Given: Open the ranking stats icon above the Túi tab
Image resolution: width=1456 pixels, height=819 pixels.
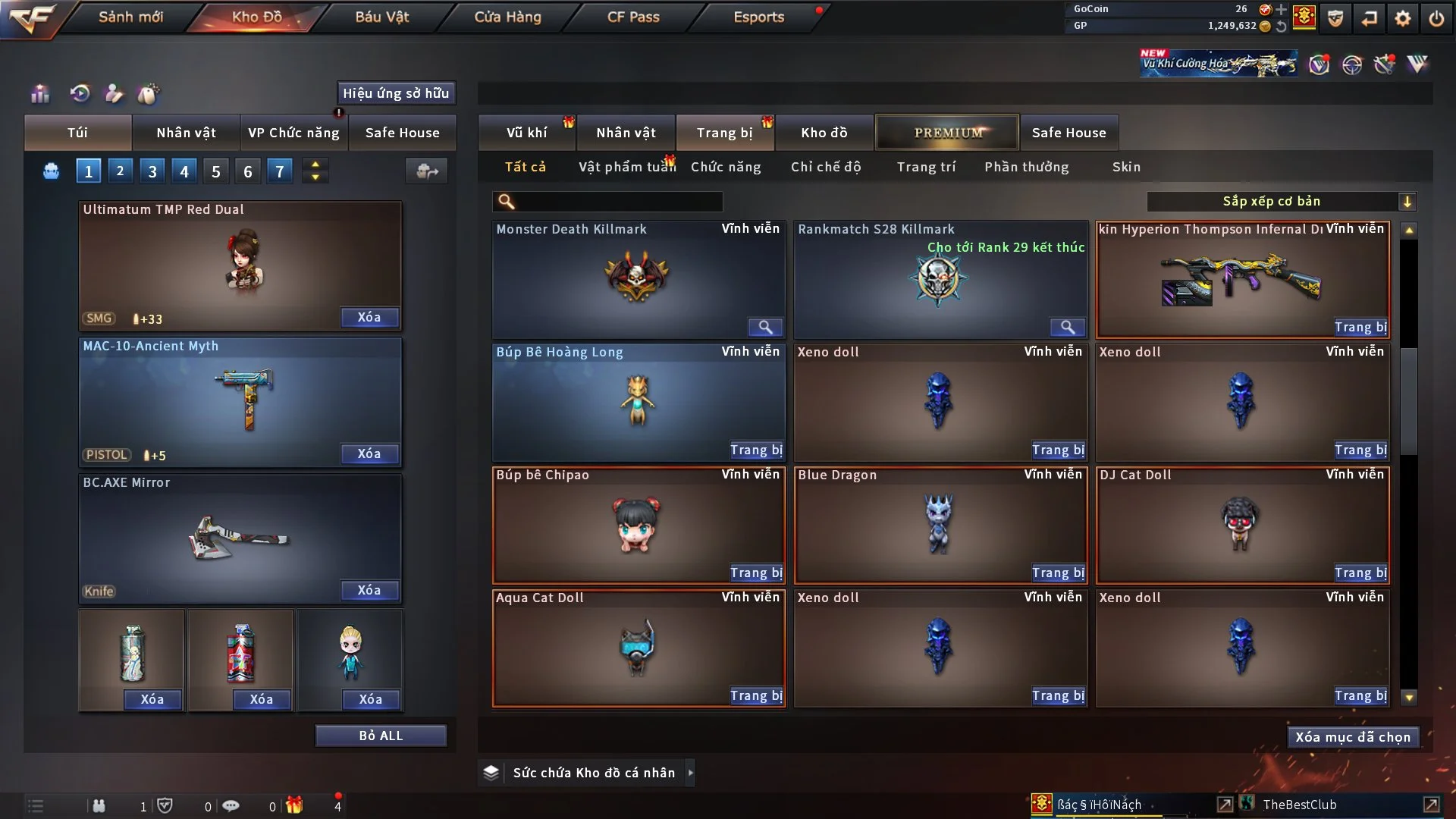Looking at the screenshot, I should point(39,93).
